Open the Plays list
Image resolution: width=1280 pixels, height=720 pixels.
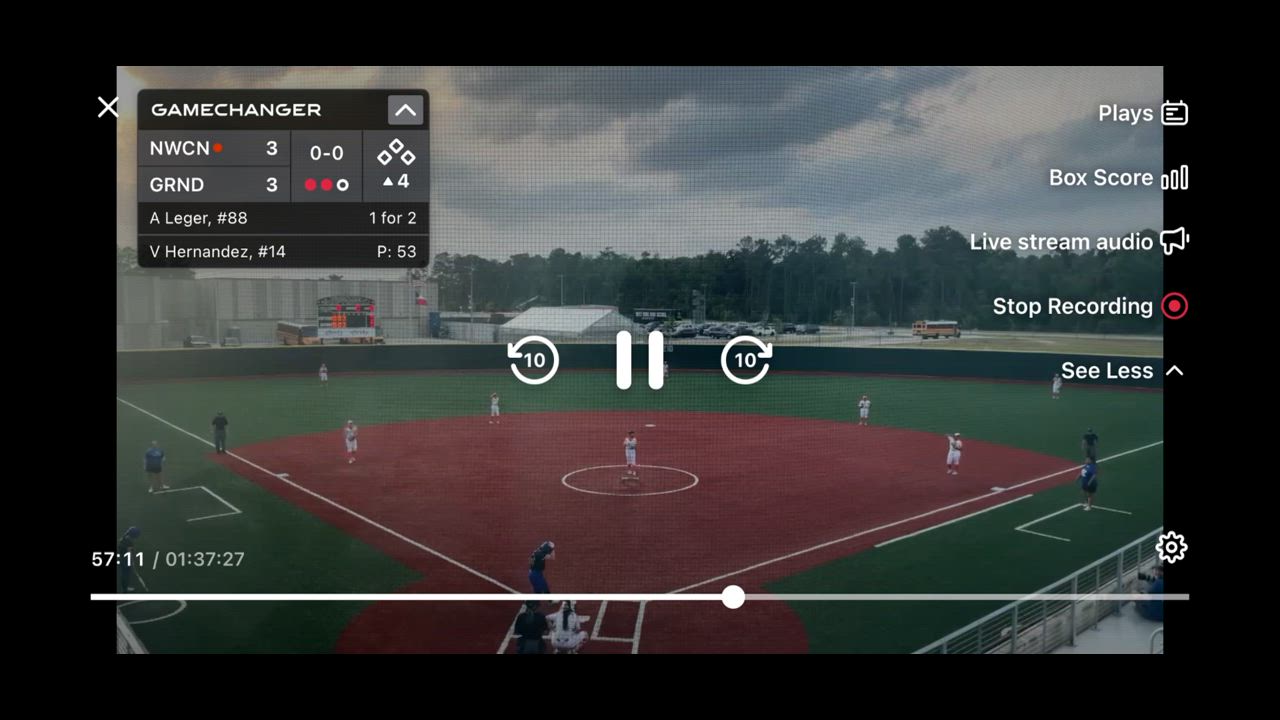(x=1143, y=113)
